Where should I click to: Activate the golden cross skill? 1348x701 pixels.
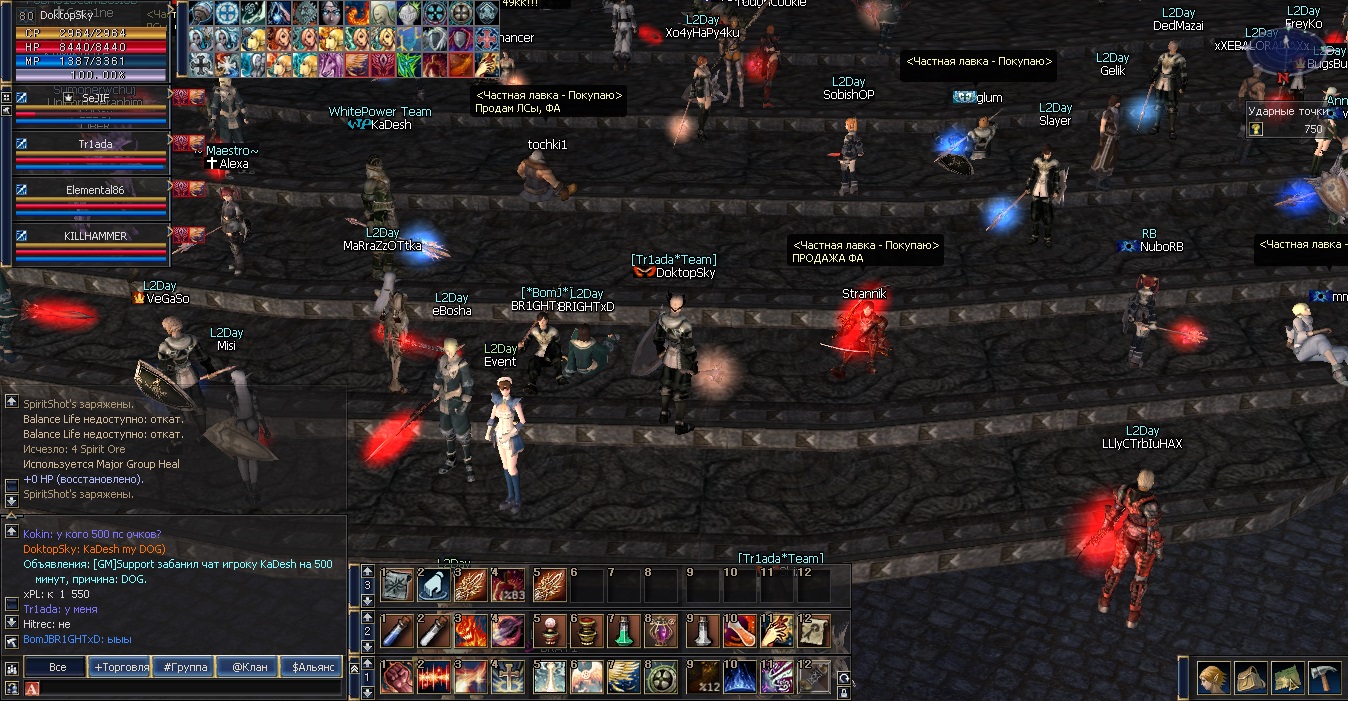[509, 677]
